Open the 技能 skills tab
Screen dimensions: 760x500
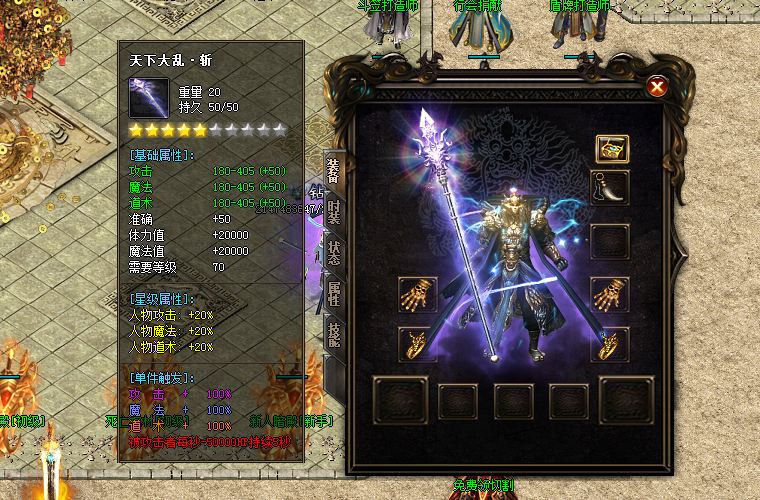(334, 337)
